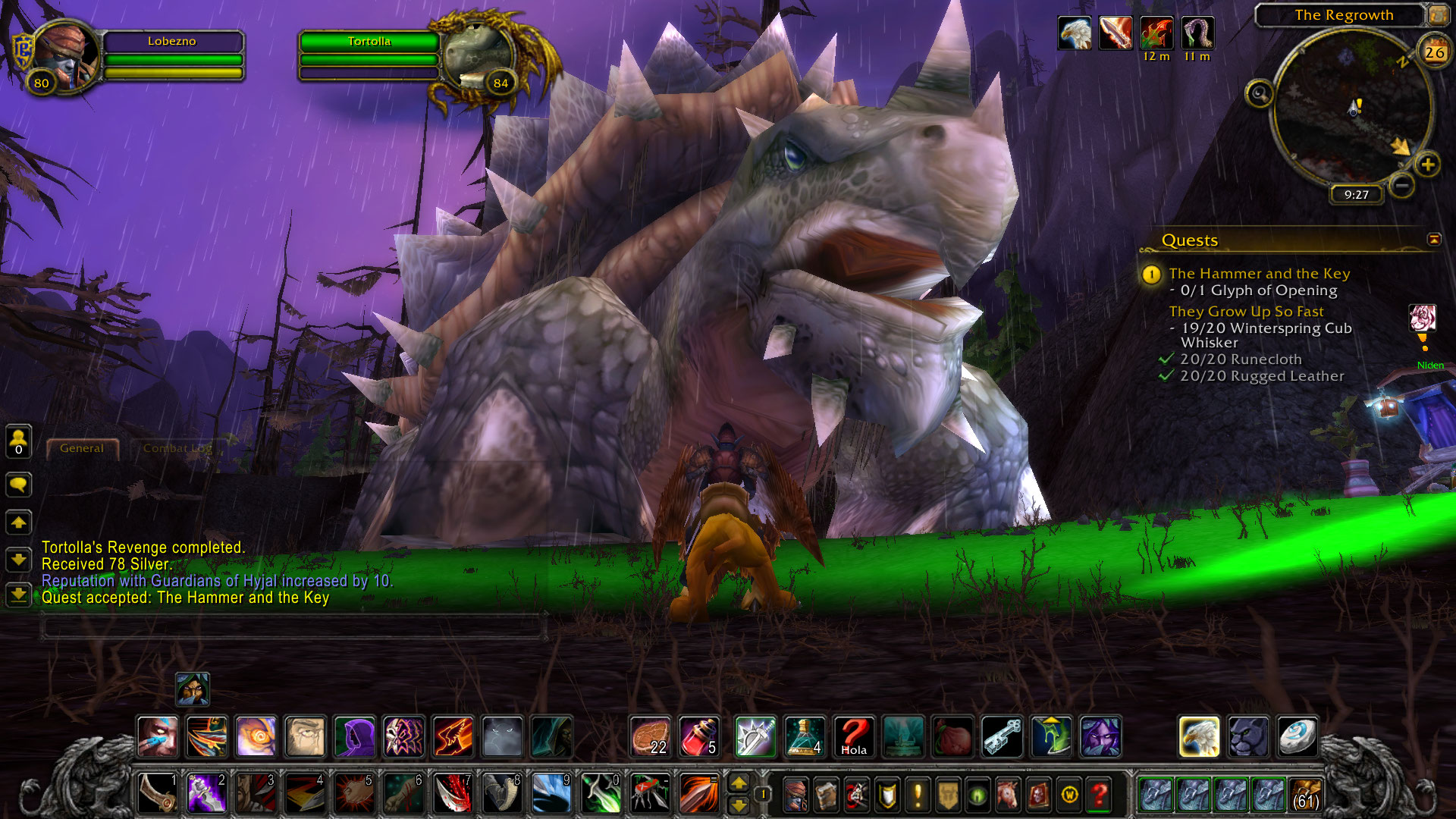Viewport: 1456px width, 819px height.
Task: Zoom in the minimap with plus button
Action: (1428, 165)
